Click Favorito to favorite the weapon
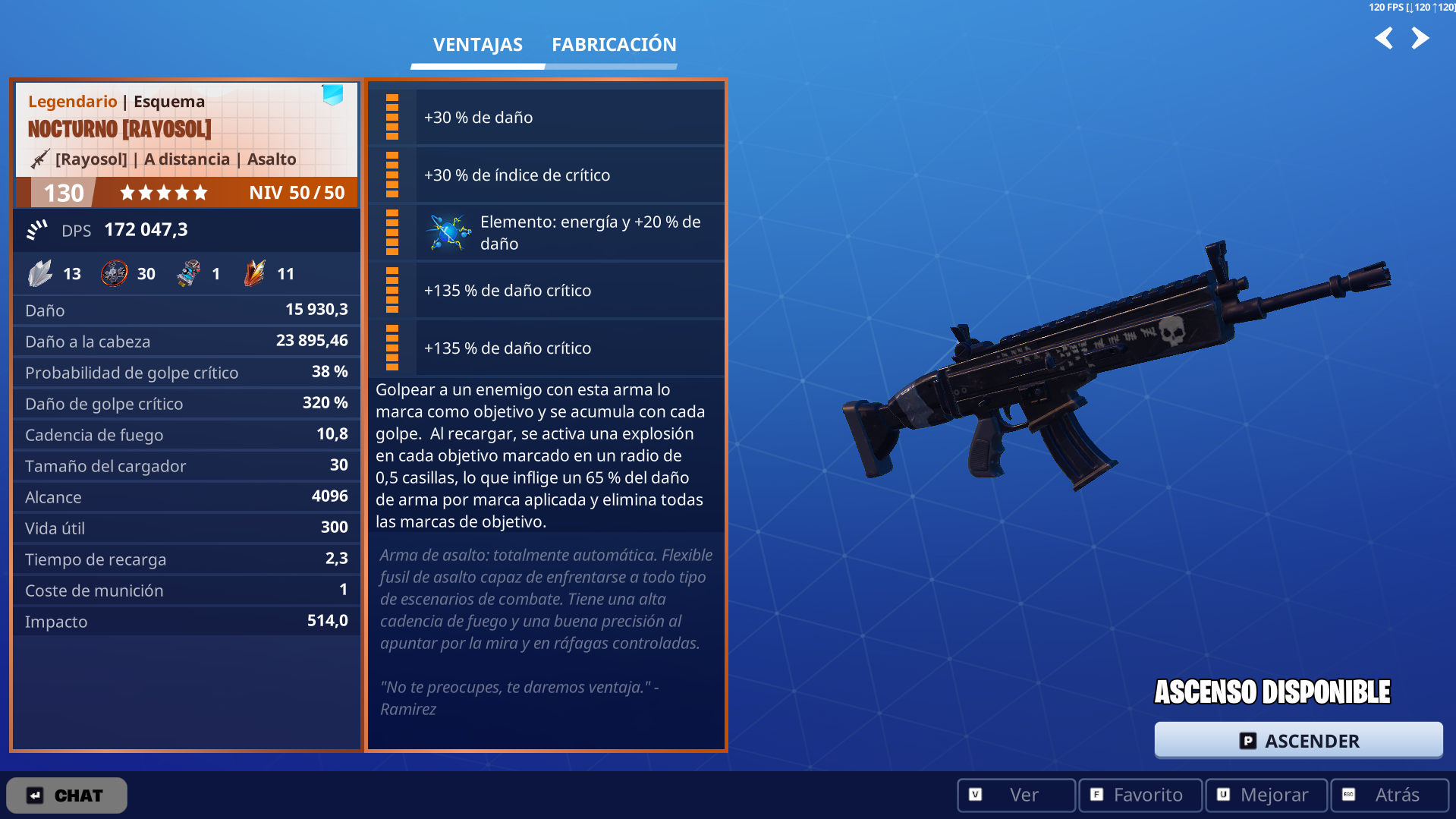Screen dimensions: 1456x819 tap(1140, 795)
